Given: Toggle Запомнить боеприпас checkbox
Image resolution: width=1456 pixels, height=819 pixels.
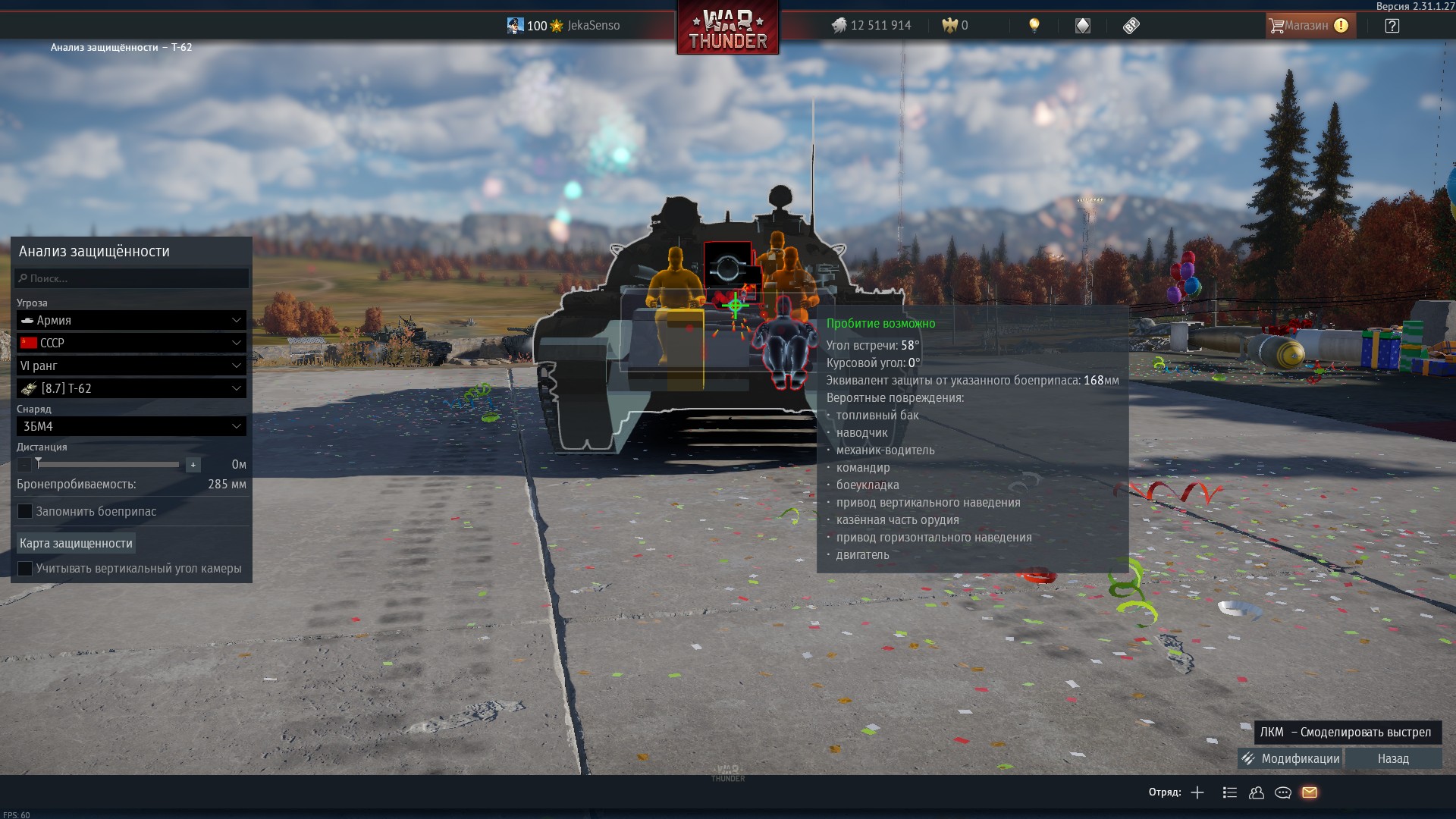Looking at the screenshot, I should click(25, 512).
